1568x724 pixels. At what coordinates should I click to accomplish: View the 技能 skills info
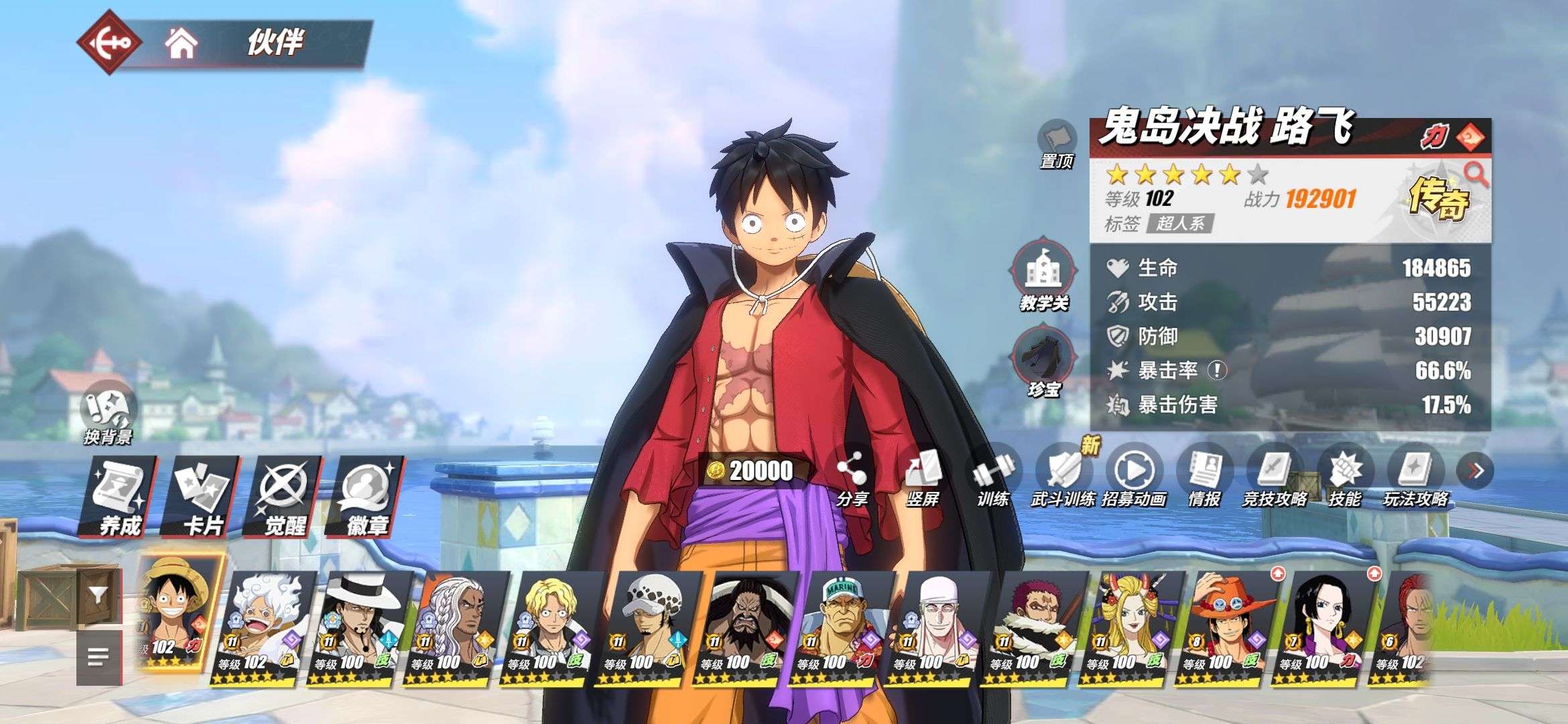pyautogui.click(x=1344, y=477)
